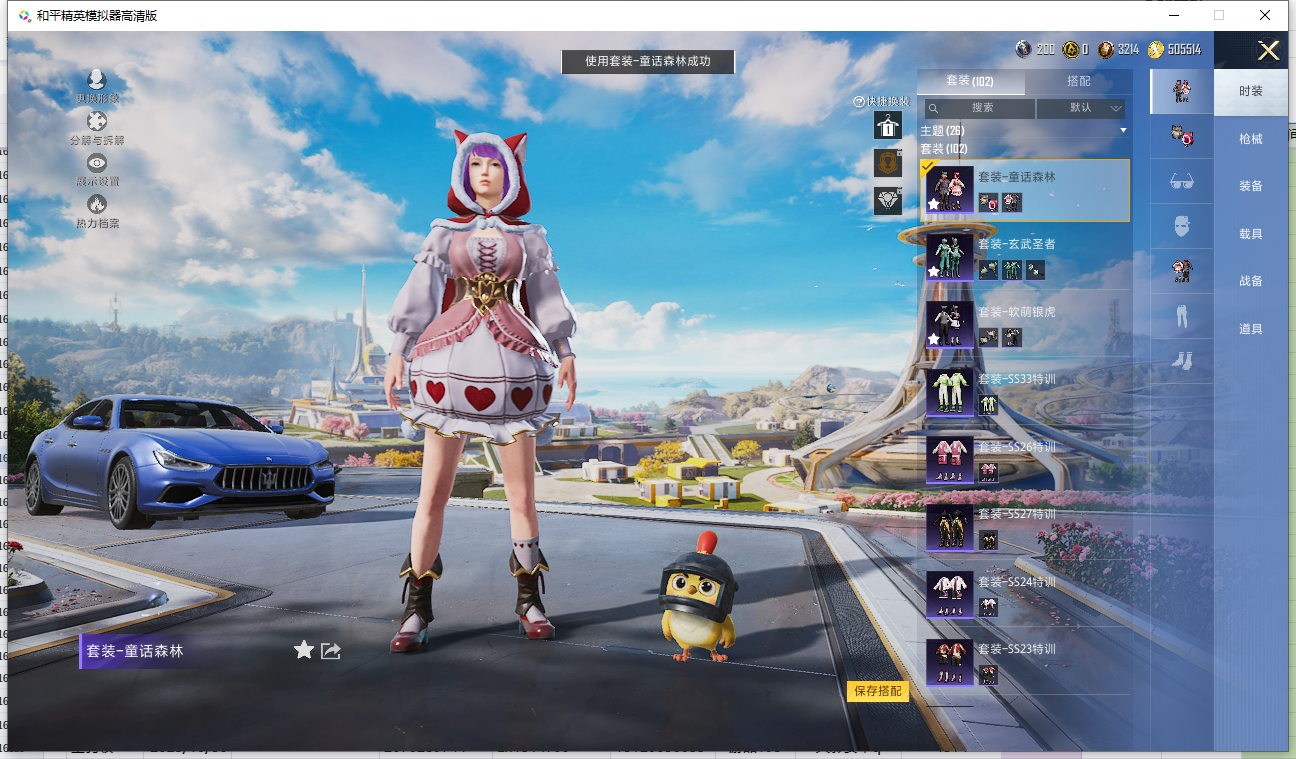
Task: Open the 默认 sort dropdown
Action: [1081, 108]
